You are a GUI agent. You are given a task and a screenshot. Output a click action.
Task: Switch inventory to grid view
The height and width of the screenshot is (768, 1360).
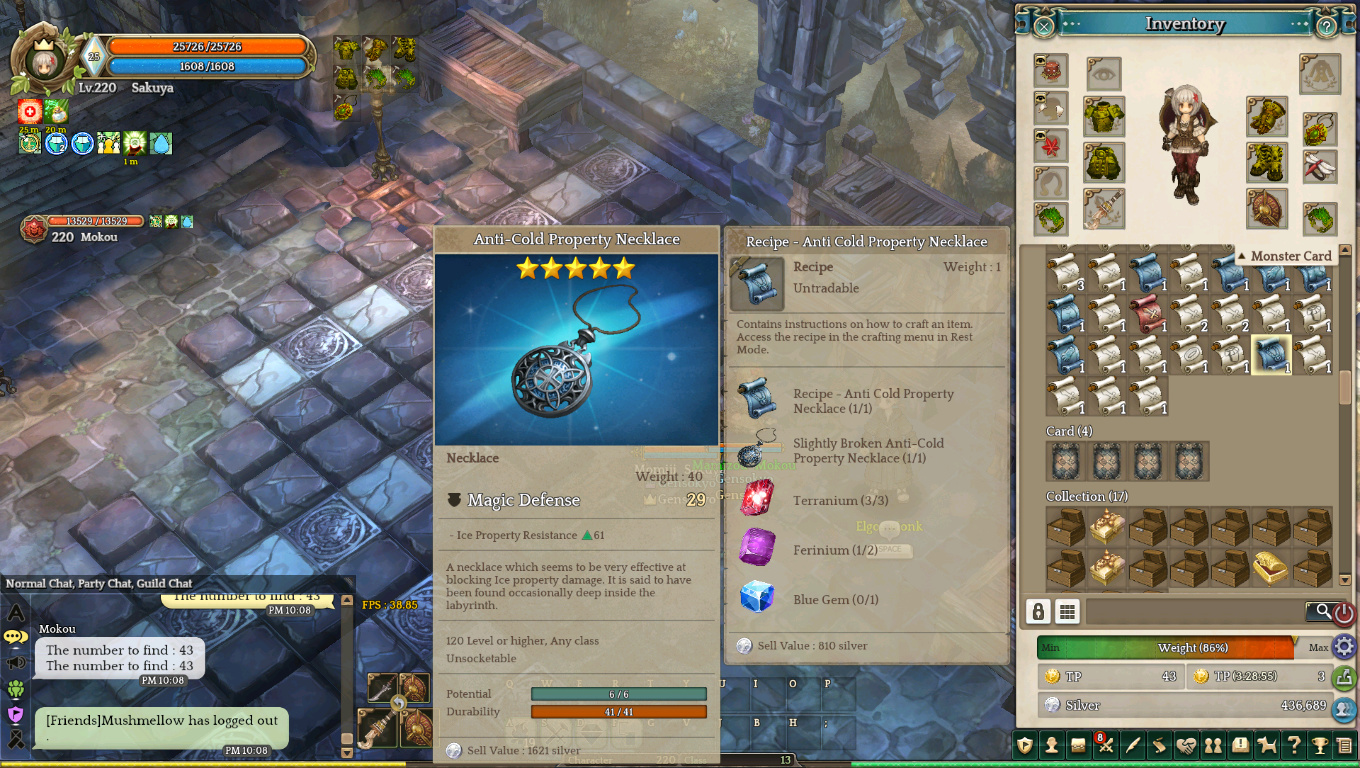(1067, 612)
